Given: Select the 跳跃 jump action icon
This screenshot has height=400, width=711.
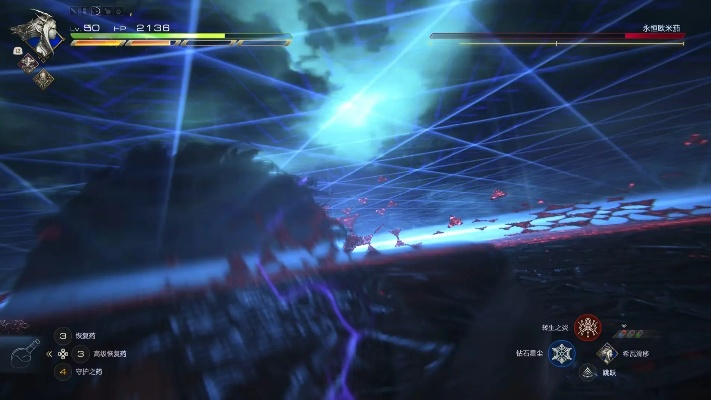Looking at the screenshot, I should pyautogui.click(x=586, y=373).
